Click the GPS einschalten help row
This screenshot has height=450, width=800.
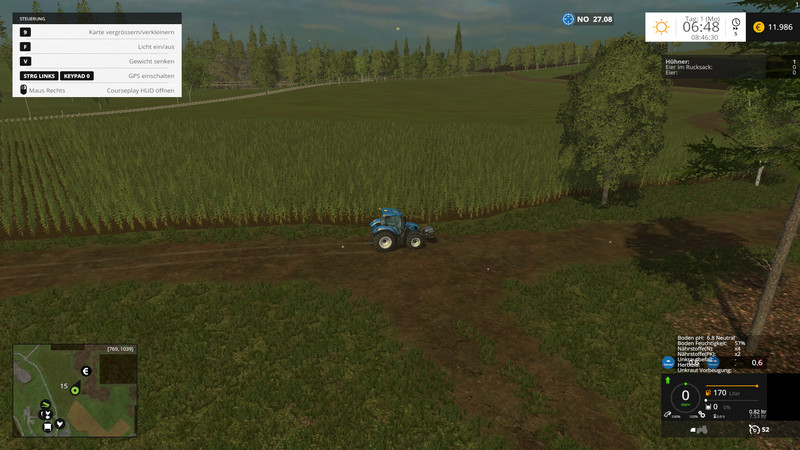(x=97, y=76)
